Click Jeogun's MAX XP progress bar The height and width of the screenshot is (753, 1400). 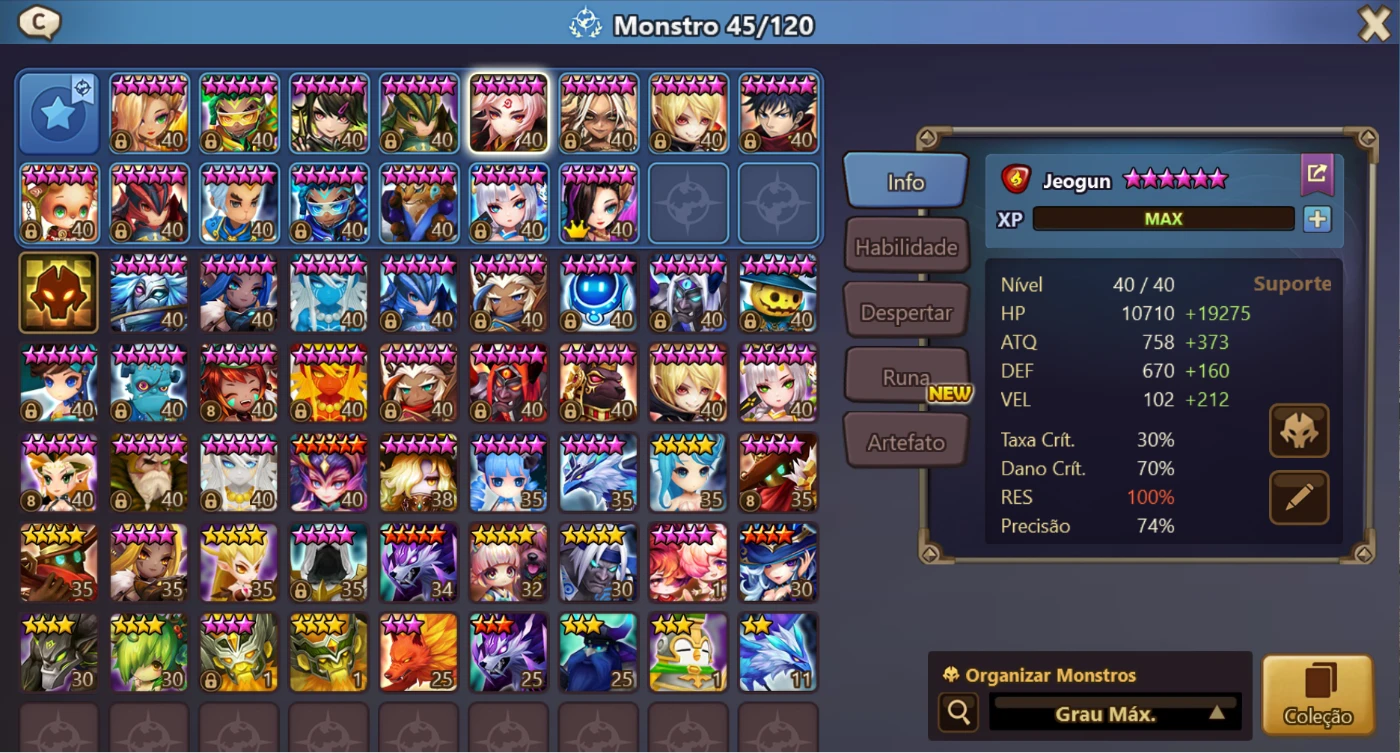[x=1163, y=218]
